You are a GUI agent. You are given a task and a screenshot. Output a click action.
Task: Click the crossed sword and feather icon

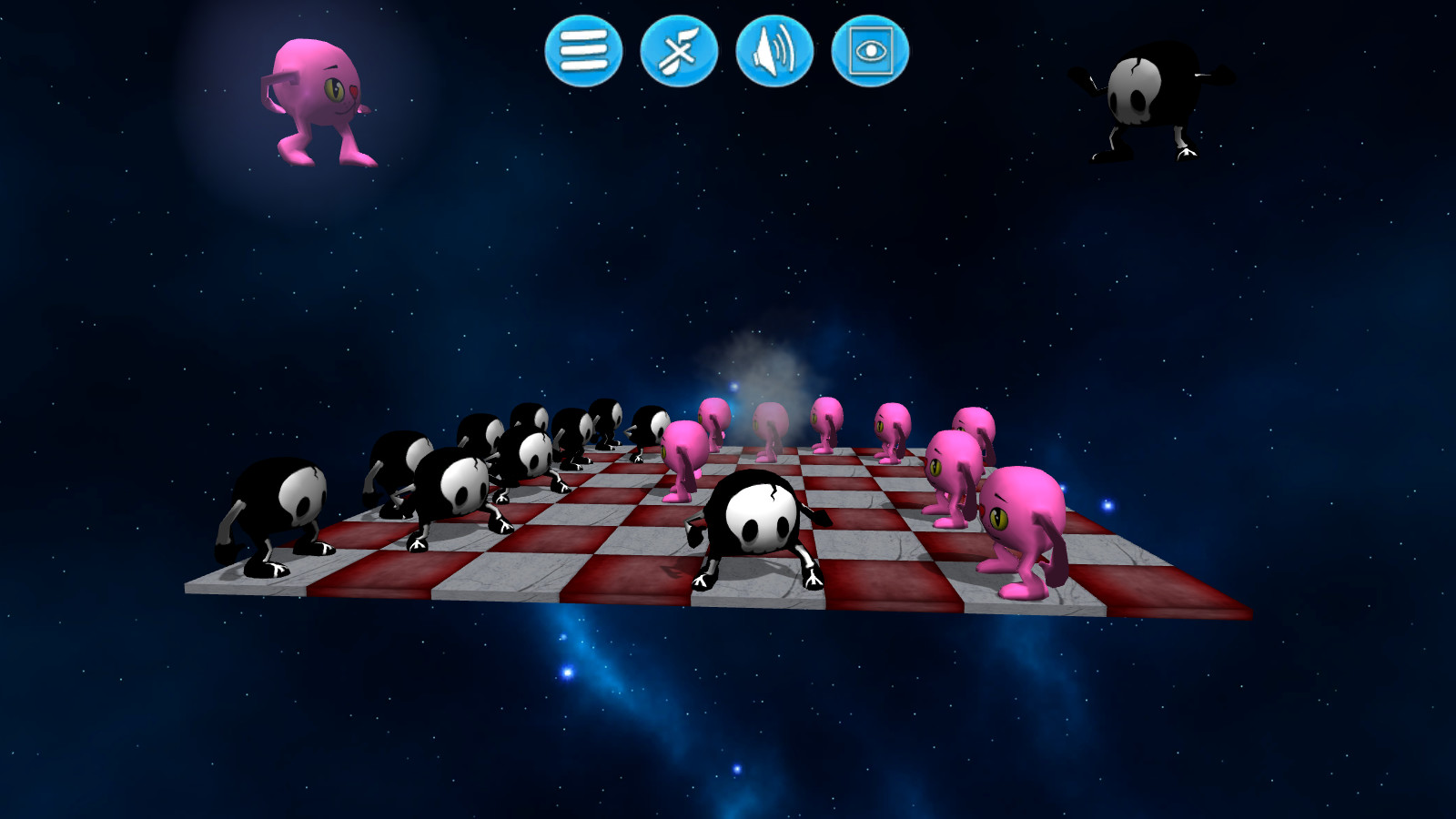679,53
